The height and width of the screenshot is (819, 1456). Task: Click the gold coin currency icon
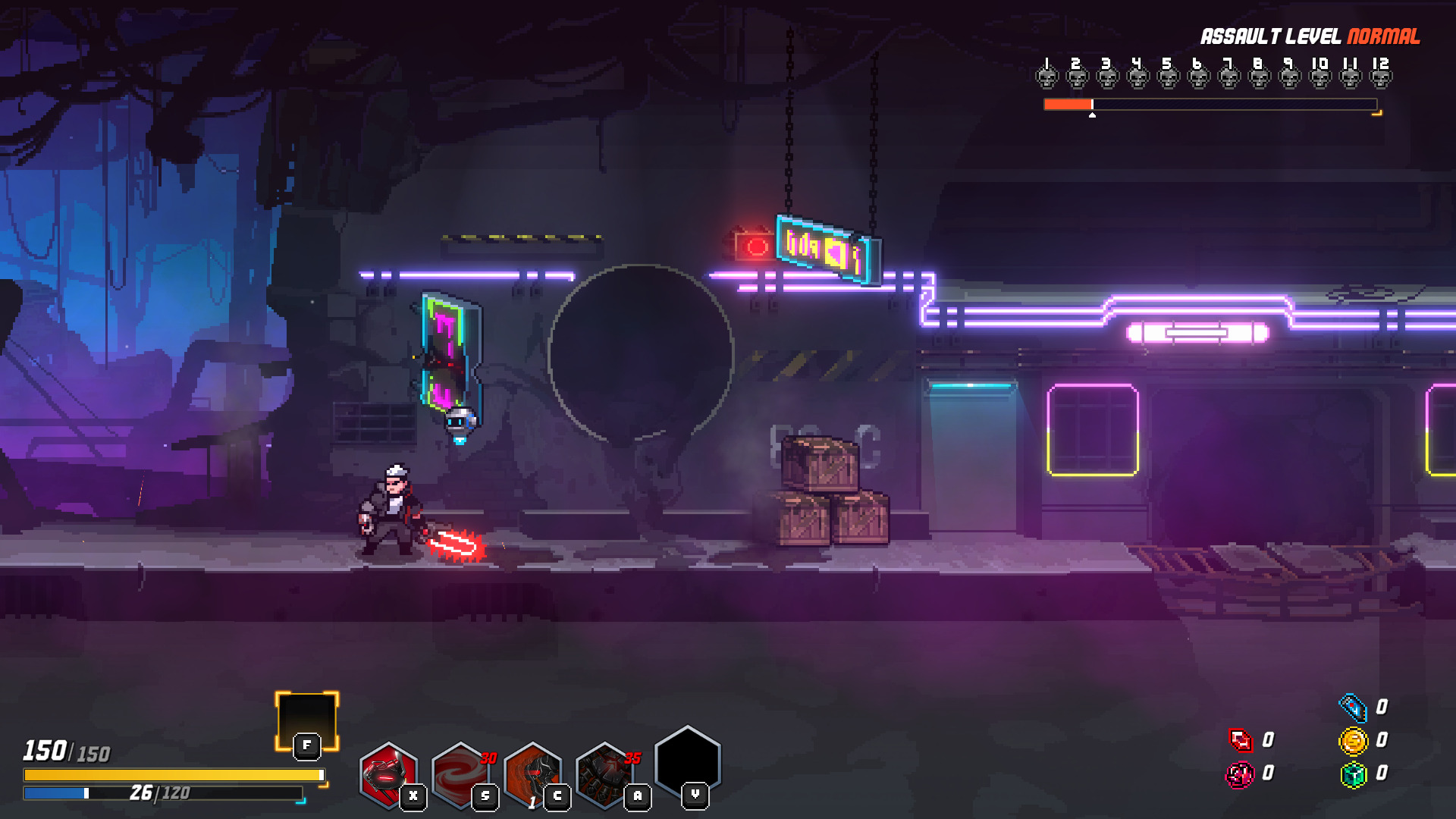point(1353,741)
